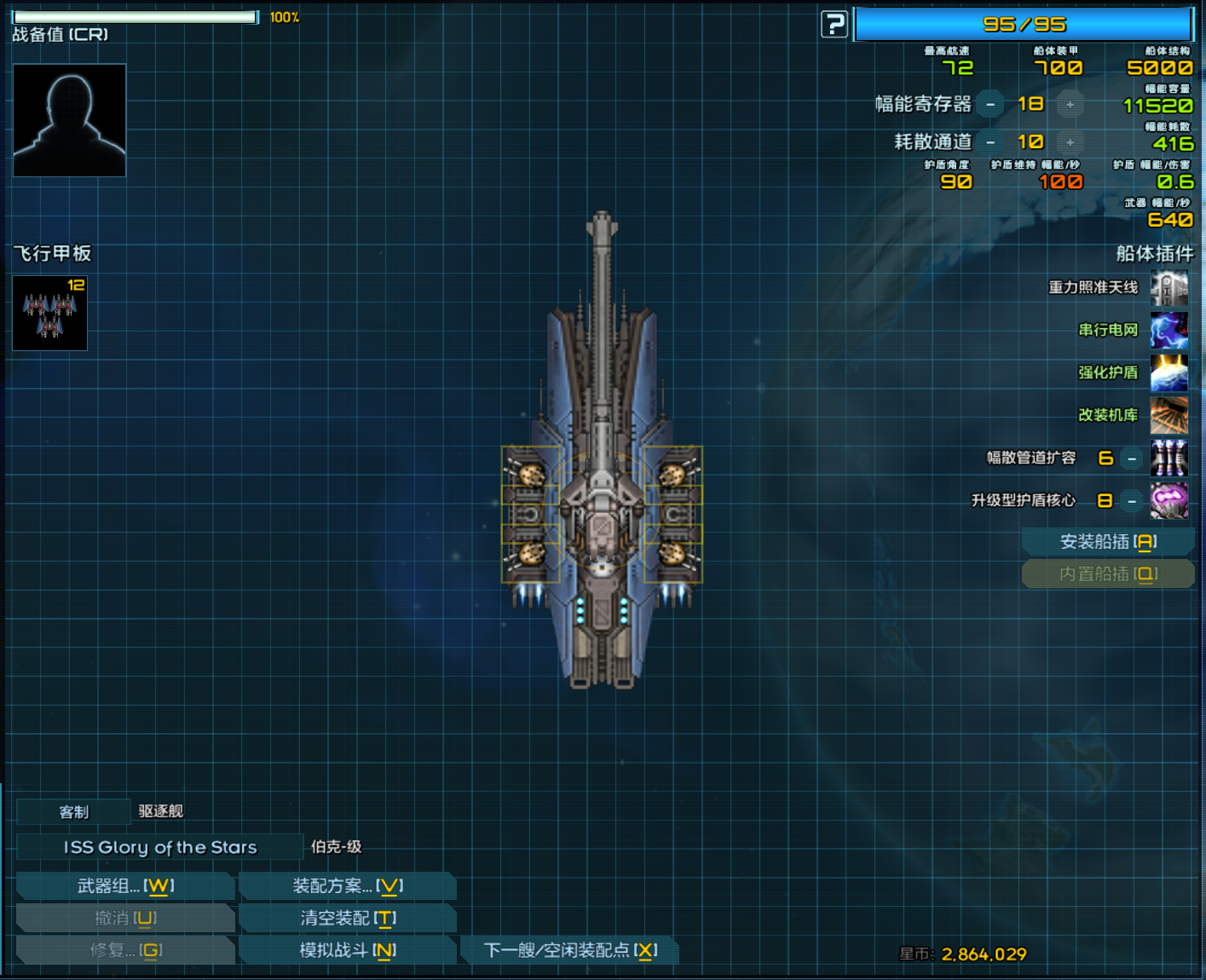Select the 重力照准天线 hullmod icon

[x=1168, y=287]
